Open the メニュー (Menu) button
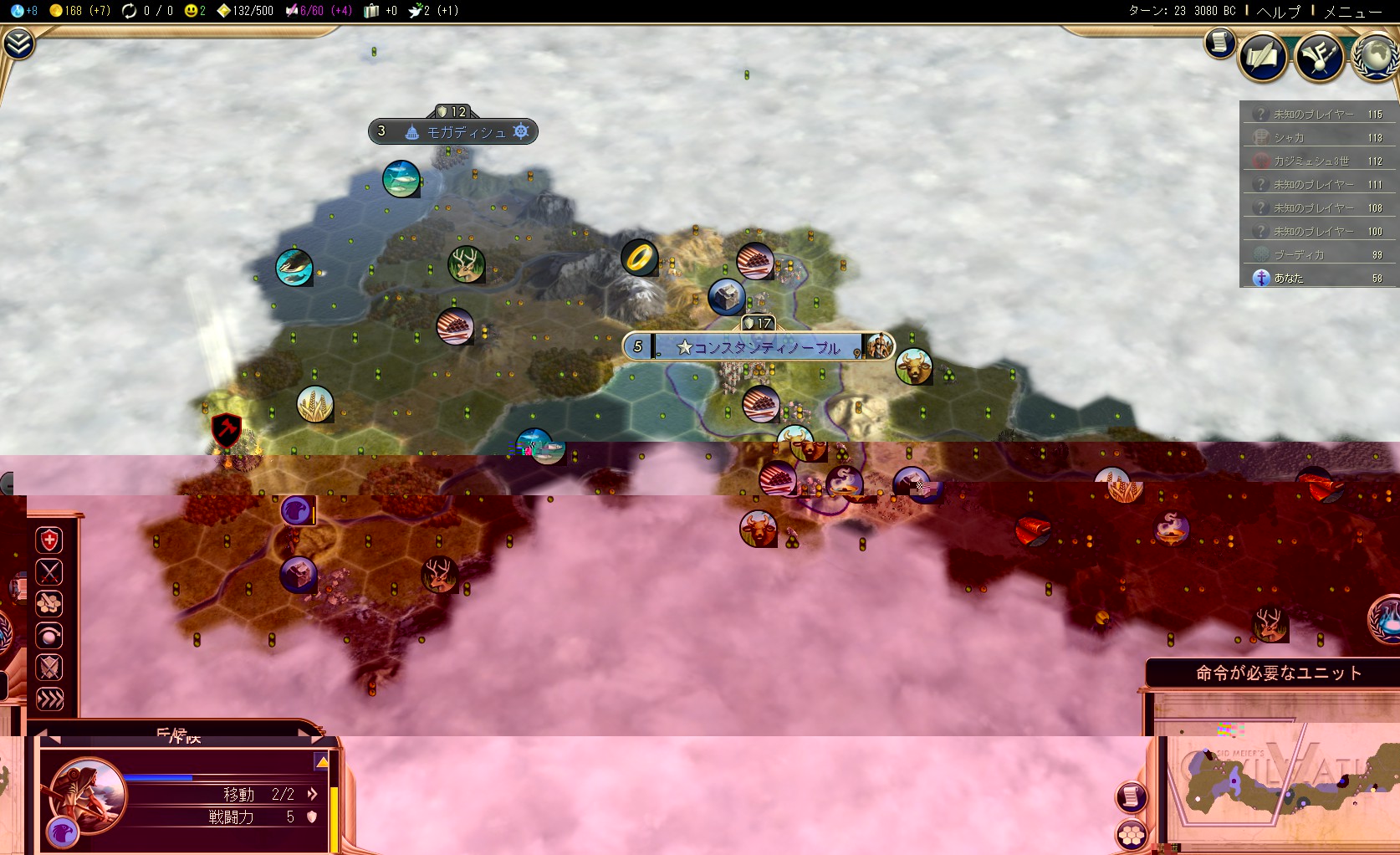 [x=1352, y=11]
